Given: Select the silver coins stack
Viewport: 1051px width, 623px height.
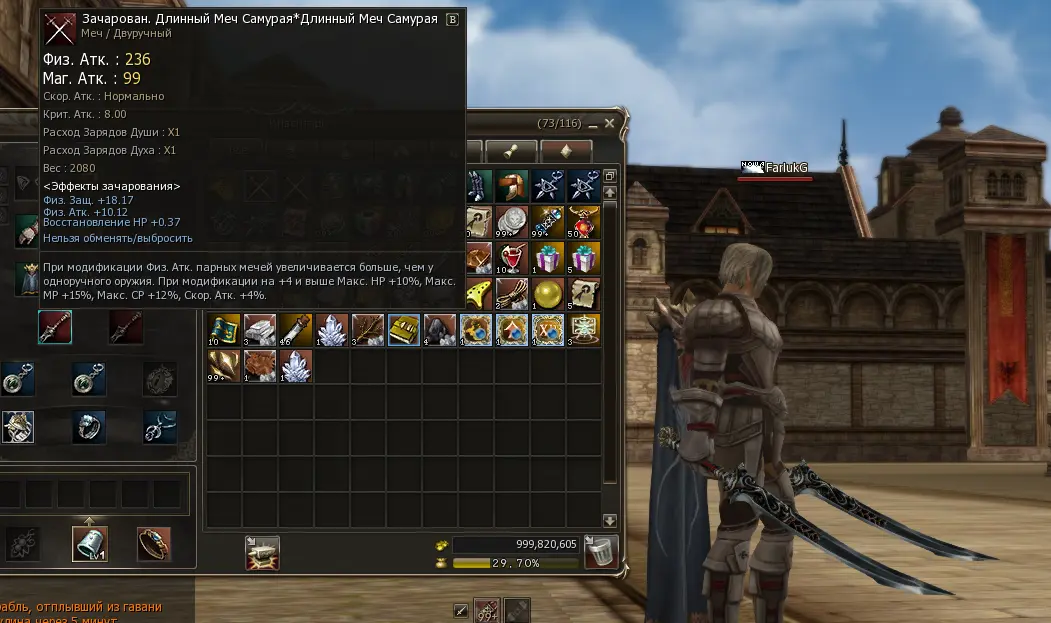Looking at the screenshot, I should coord(512,221).
